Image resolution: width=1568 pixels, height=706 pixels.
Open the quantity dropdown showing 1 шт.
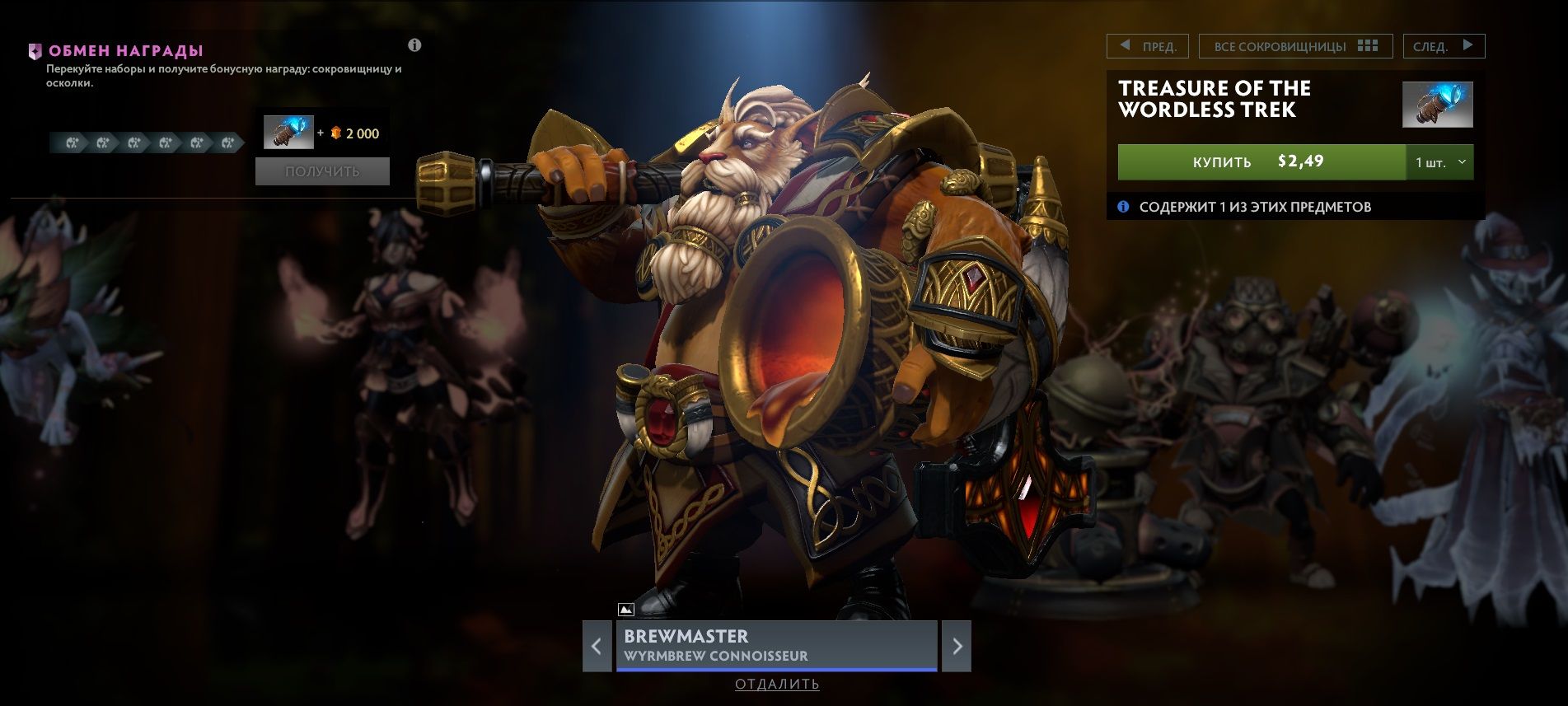1439,162
